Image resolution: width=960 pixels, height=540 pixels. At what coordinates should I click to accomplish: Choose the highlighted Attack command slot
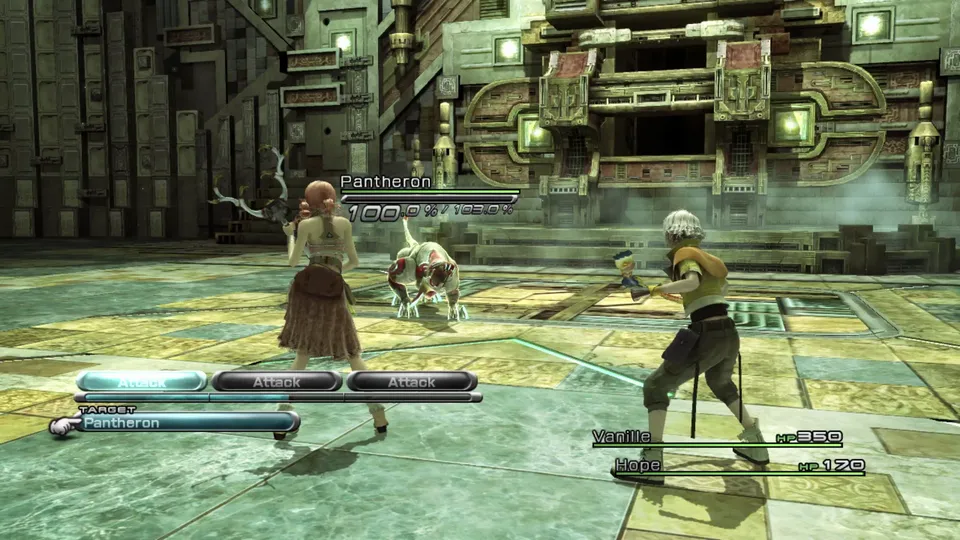click(x=142, y=381)
